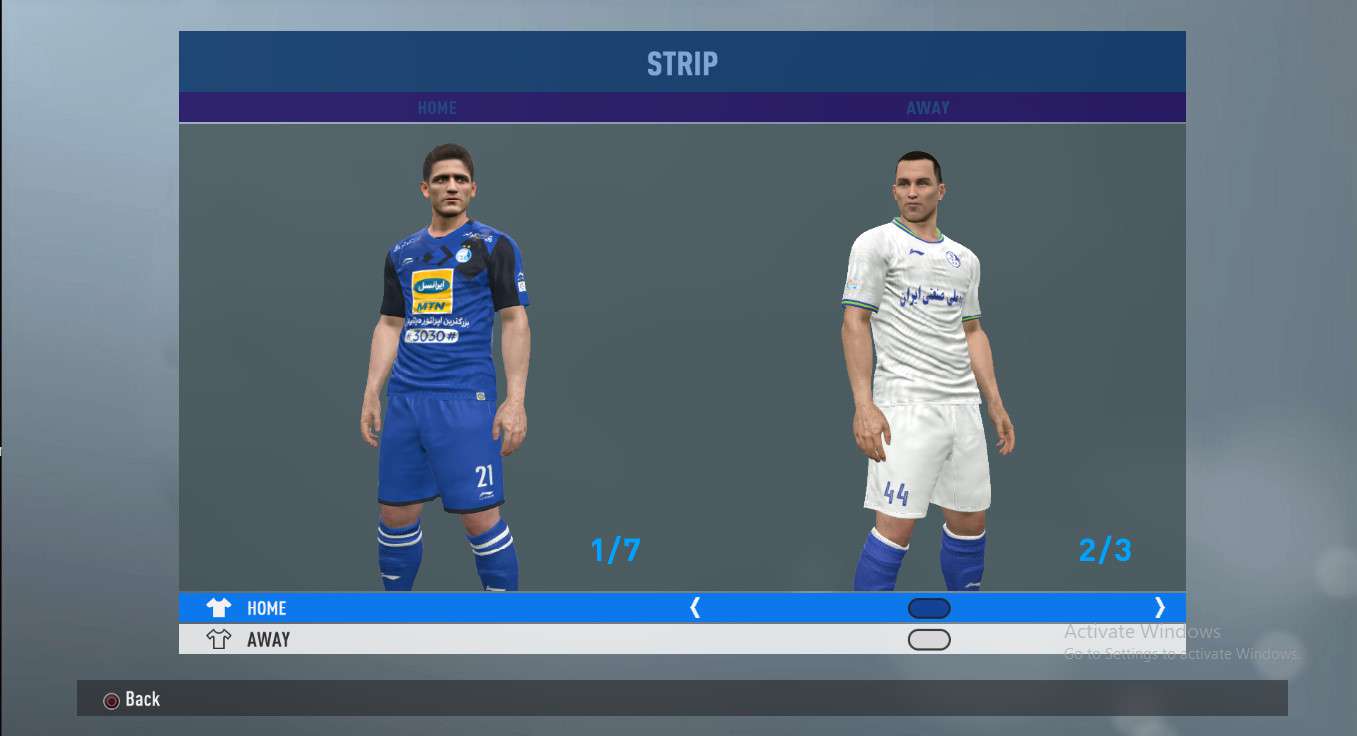Click the right arrow on HOME row

click(x=1160, y=607)
